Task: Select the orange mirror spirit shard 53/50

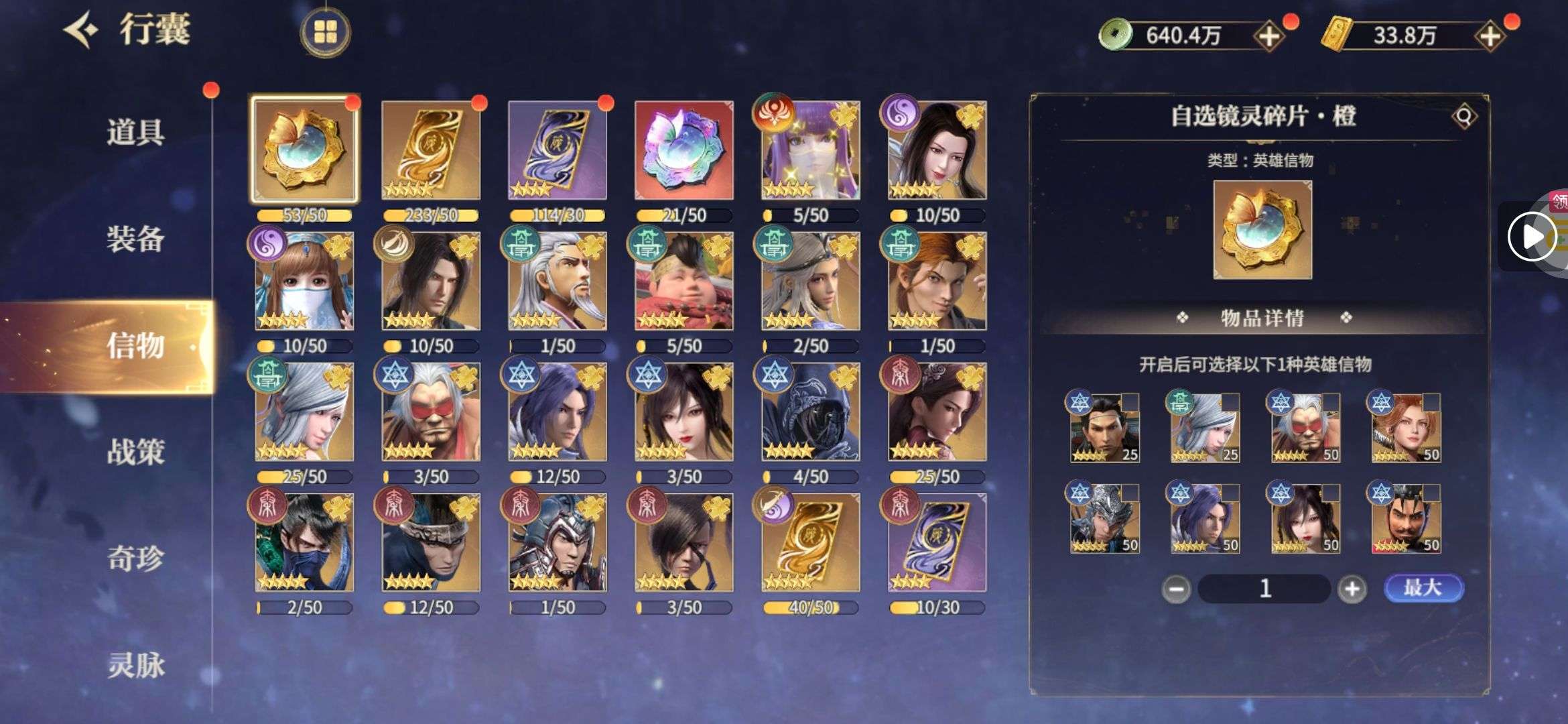Action: click(304, 149)
